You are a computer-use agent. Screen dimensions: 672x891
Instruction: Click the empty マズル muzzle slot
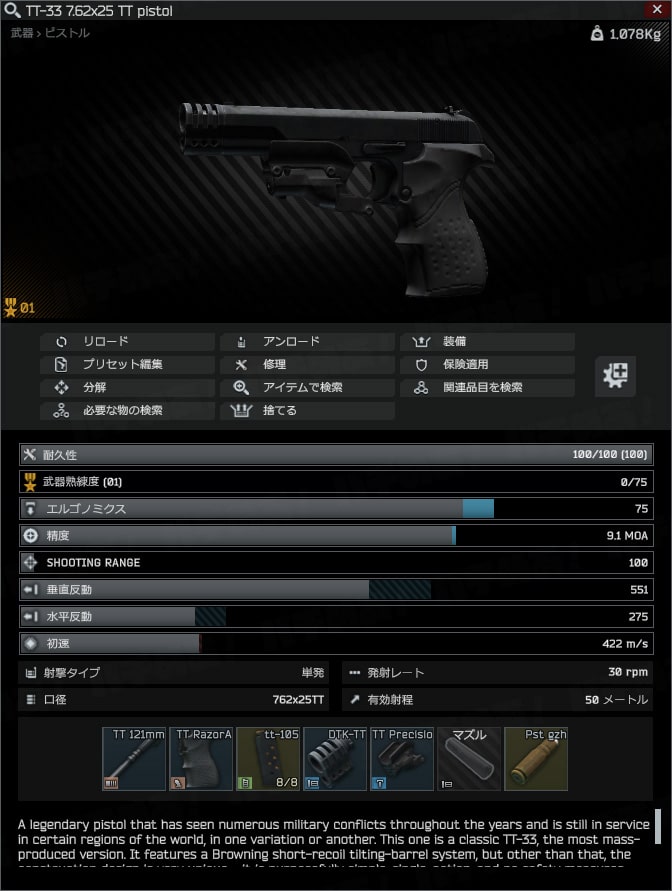469,759
